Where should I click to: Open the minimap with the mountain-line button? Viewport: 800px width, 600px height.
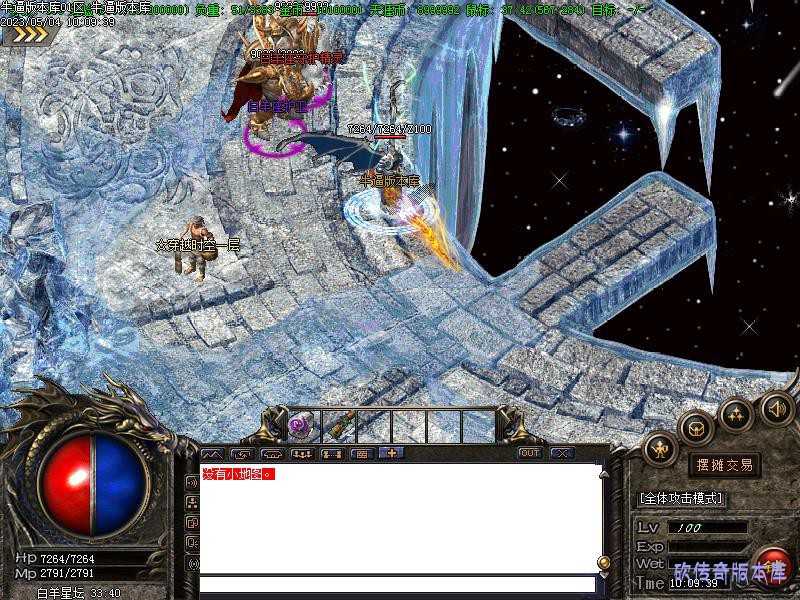coord(211,453)
